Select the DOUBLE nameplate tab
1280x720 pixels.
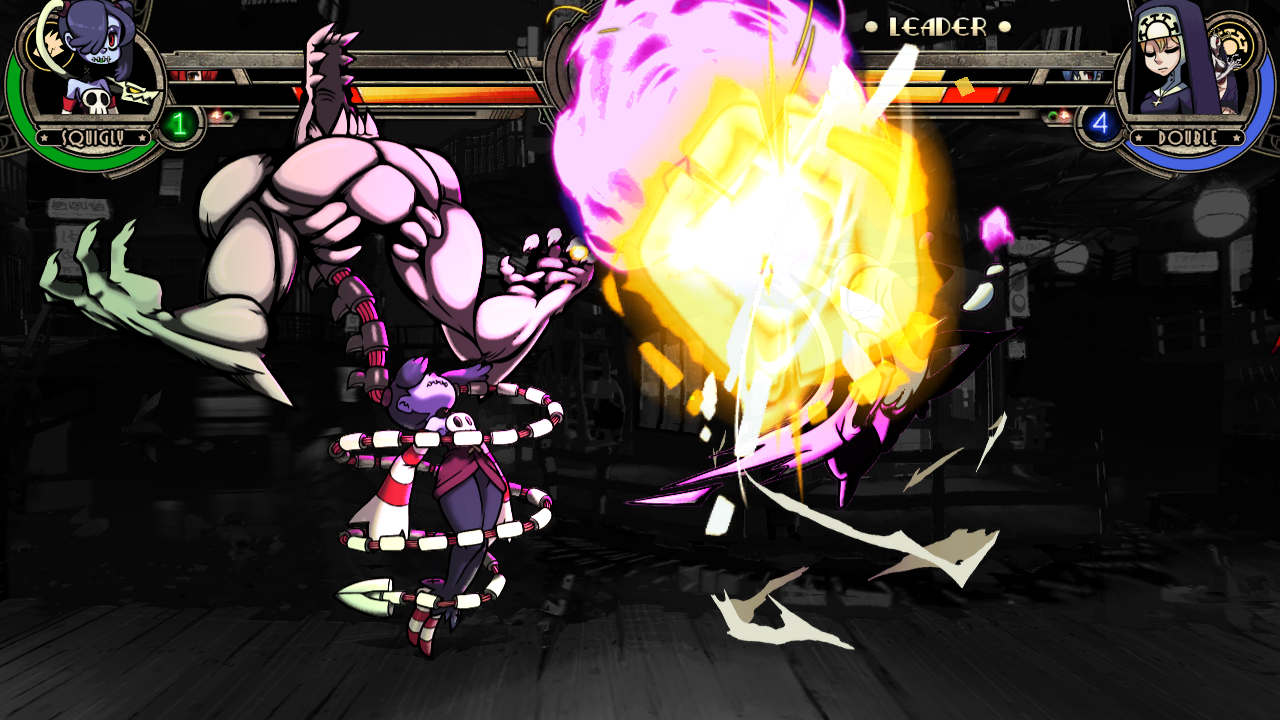click(1188, 136)
